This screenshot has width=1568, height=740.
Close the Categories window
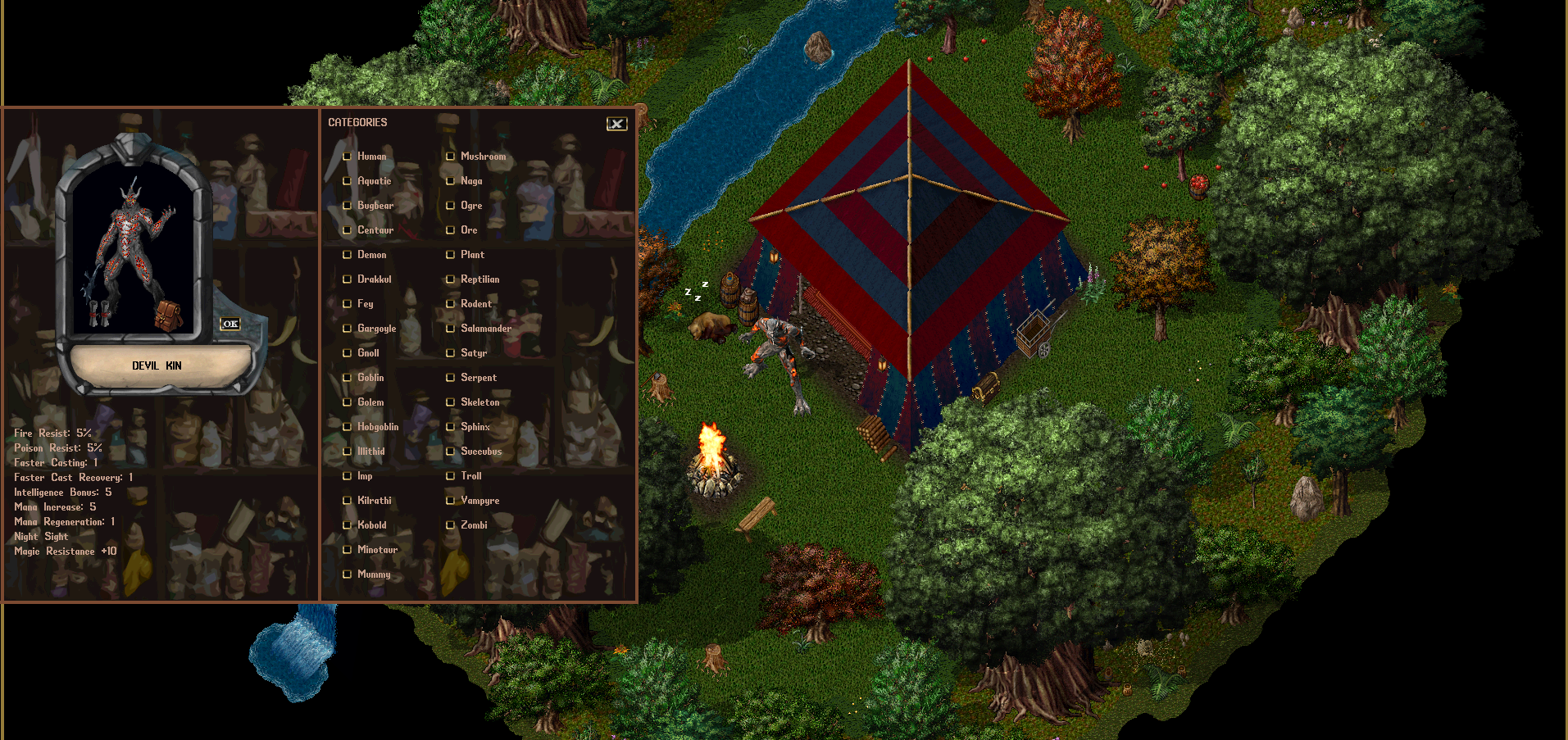pos(616,124)
